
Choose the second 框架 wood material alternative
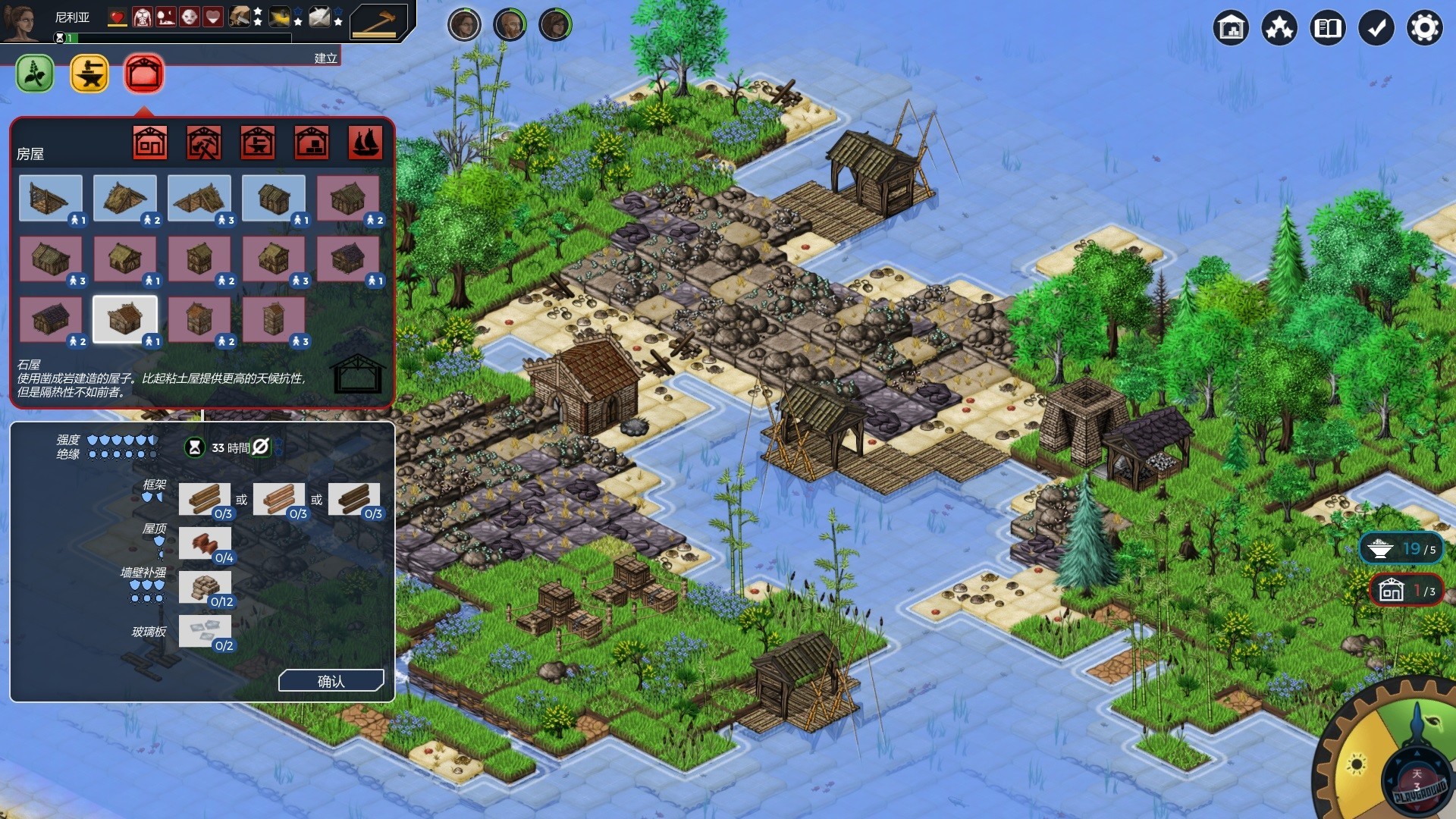[279, 499]
